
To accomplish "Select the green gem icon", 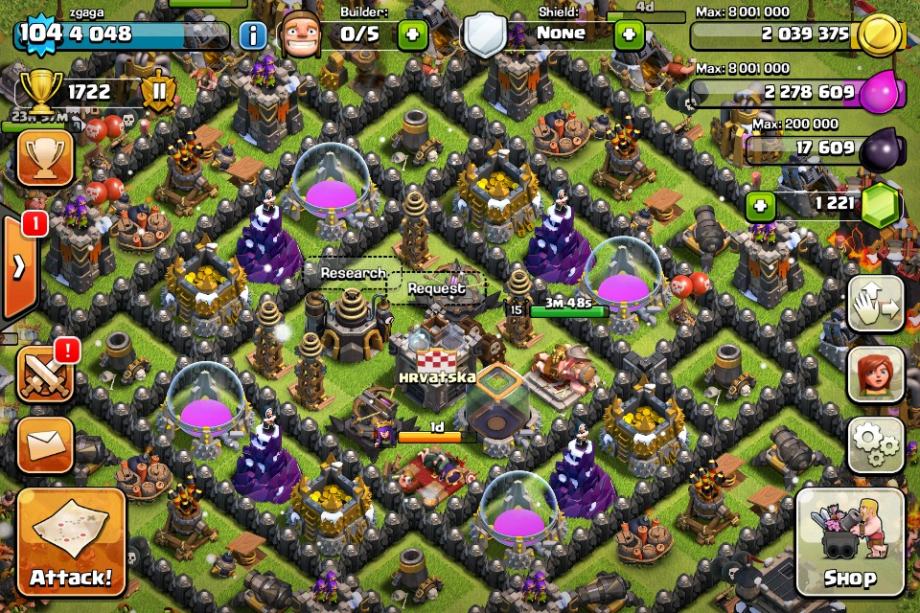I will 879,205.
